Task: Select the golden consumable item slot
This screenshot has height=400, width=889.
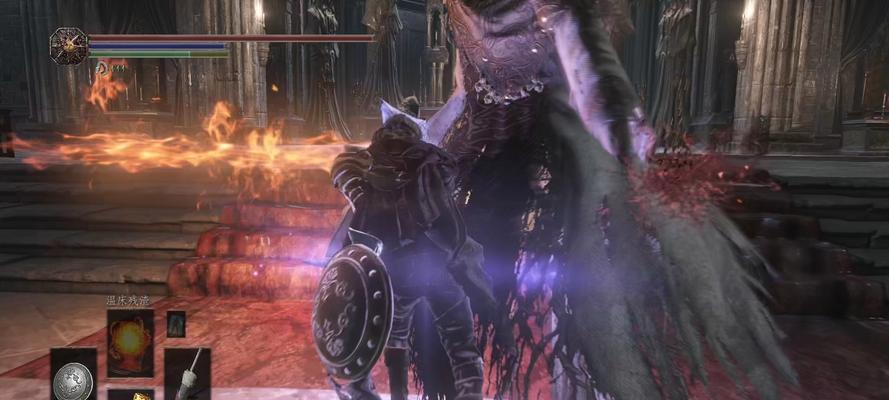Action: click(x=130, y=394)
